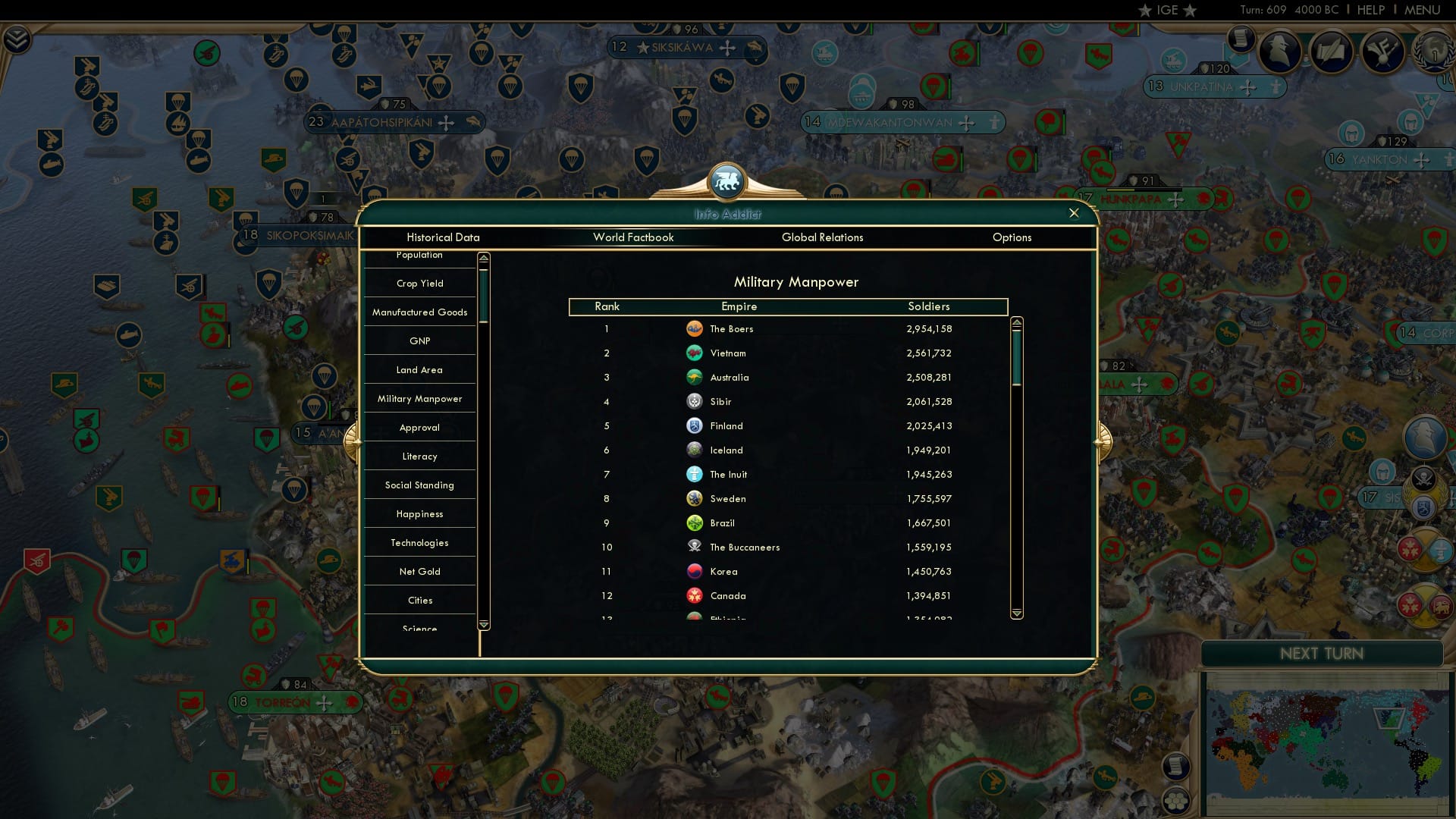This screenshot has height=819, width=1456.
Task: Open Diplomacy via the laurel globe icon
Action: (1432, 55)
